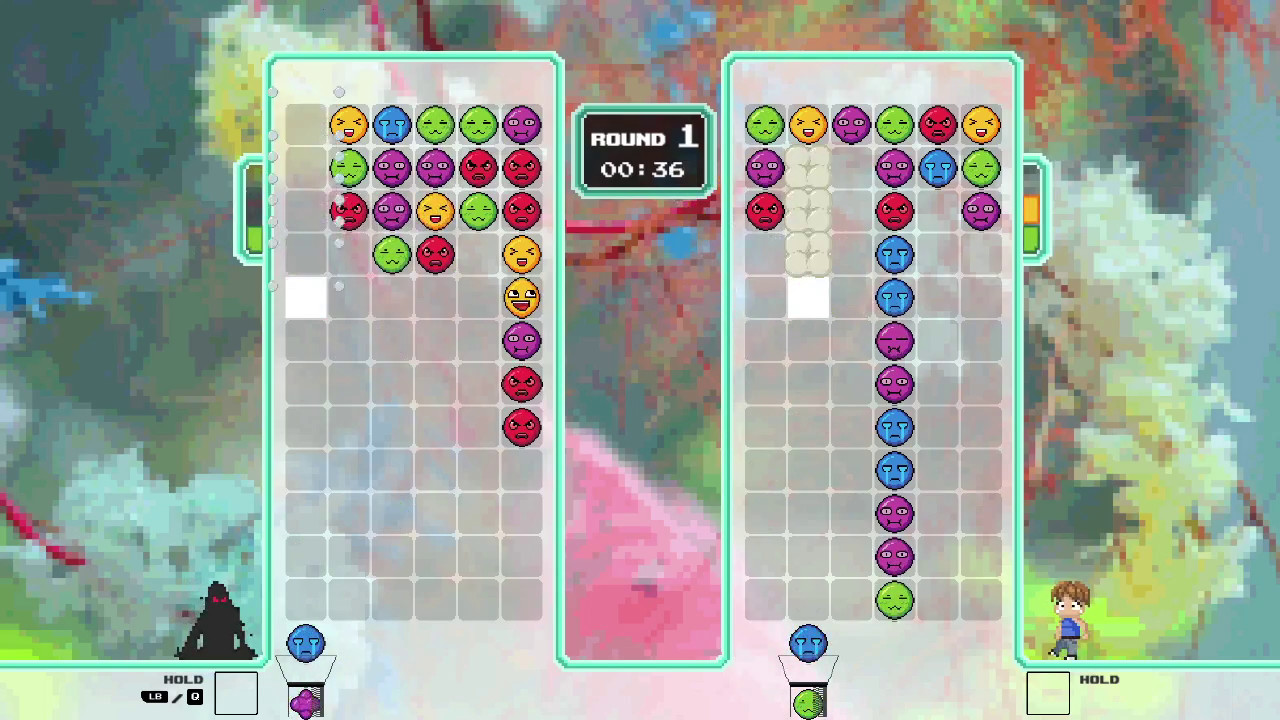This screenshot has width=1280, height=720.
Task: Select the green emoji in the right dropper basket
Action: (x=808, y=702)
